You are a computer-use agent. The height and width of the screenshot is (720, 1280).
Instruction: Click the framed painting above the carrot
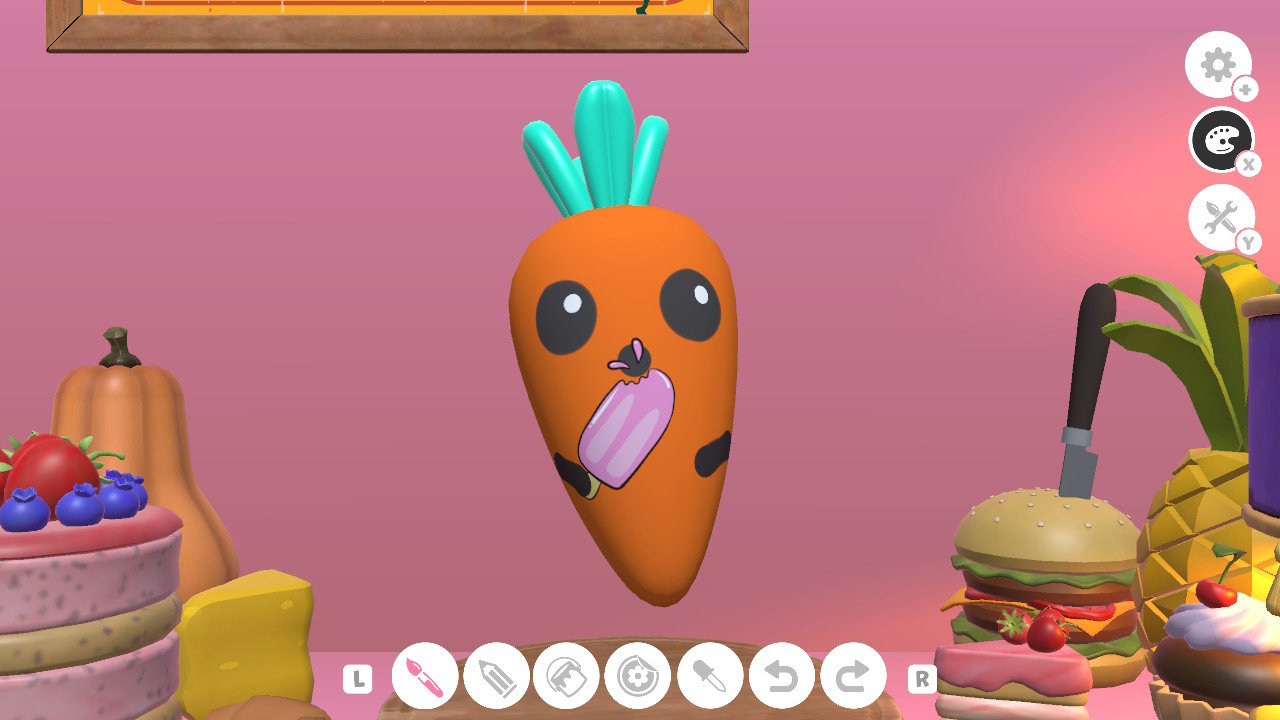tap(400, 20)
